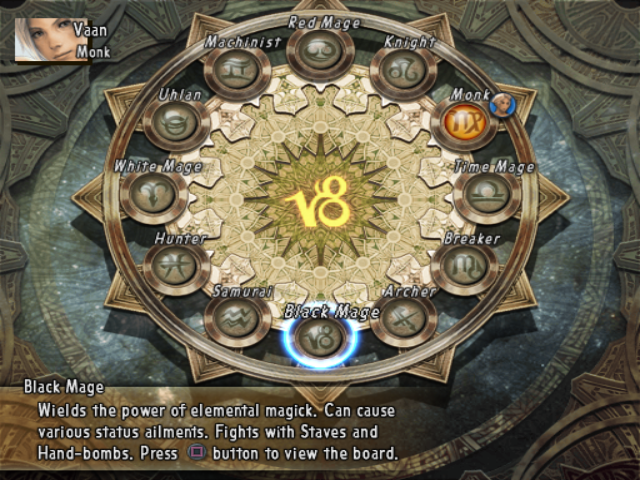Select the Time Mage job medallion

(x=487, y=194)
